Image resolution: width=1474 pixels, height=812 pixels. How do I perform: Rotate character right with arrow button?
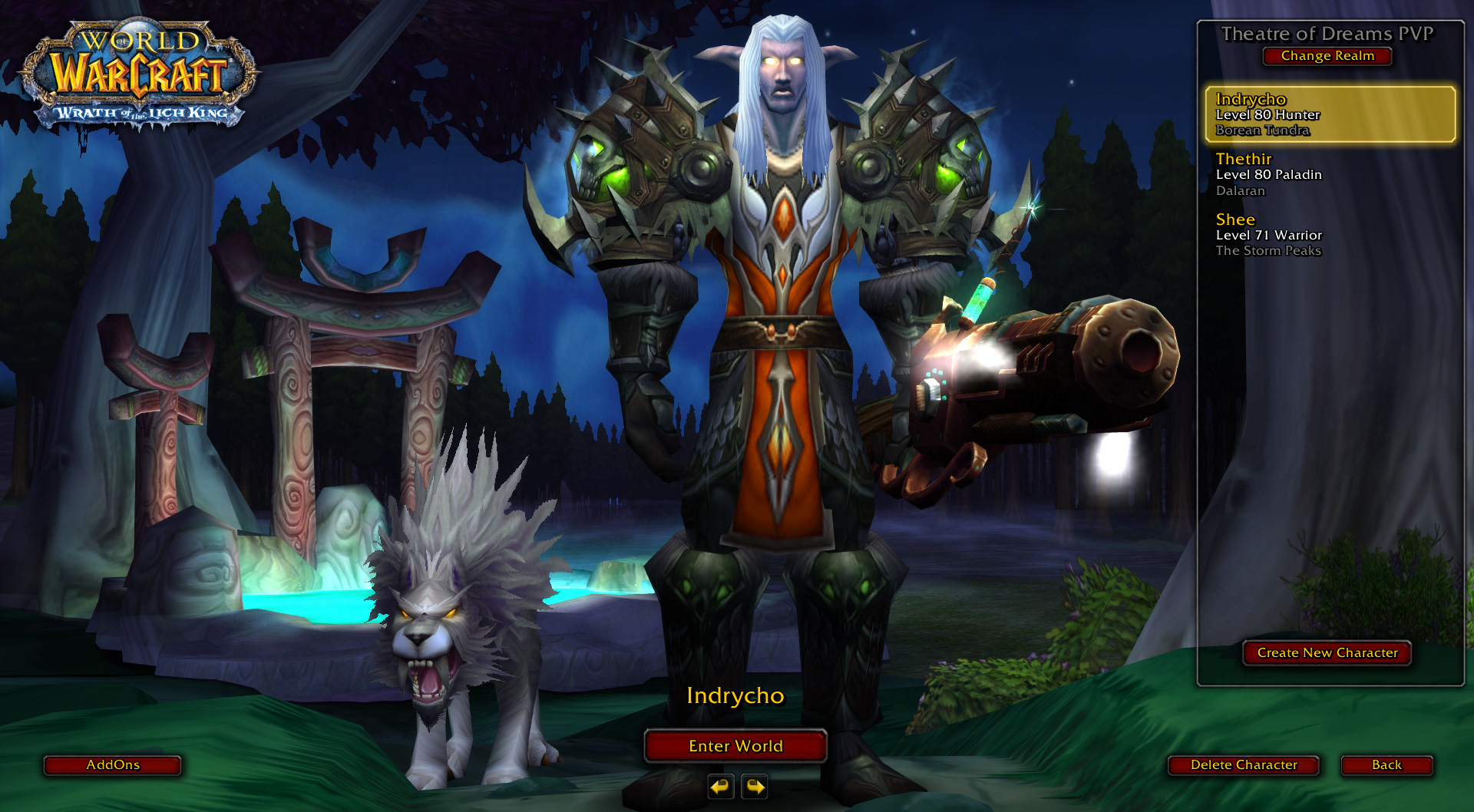[755, 787]
